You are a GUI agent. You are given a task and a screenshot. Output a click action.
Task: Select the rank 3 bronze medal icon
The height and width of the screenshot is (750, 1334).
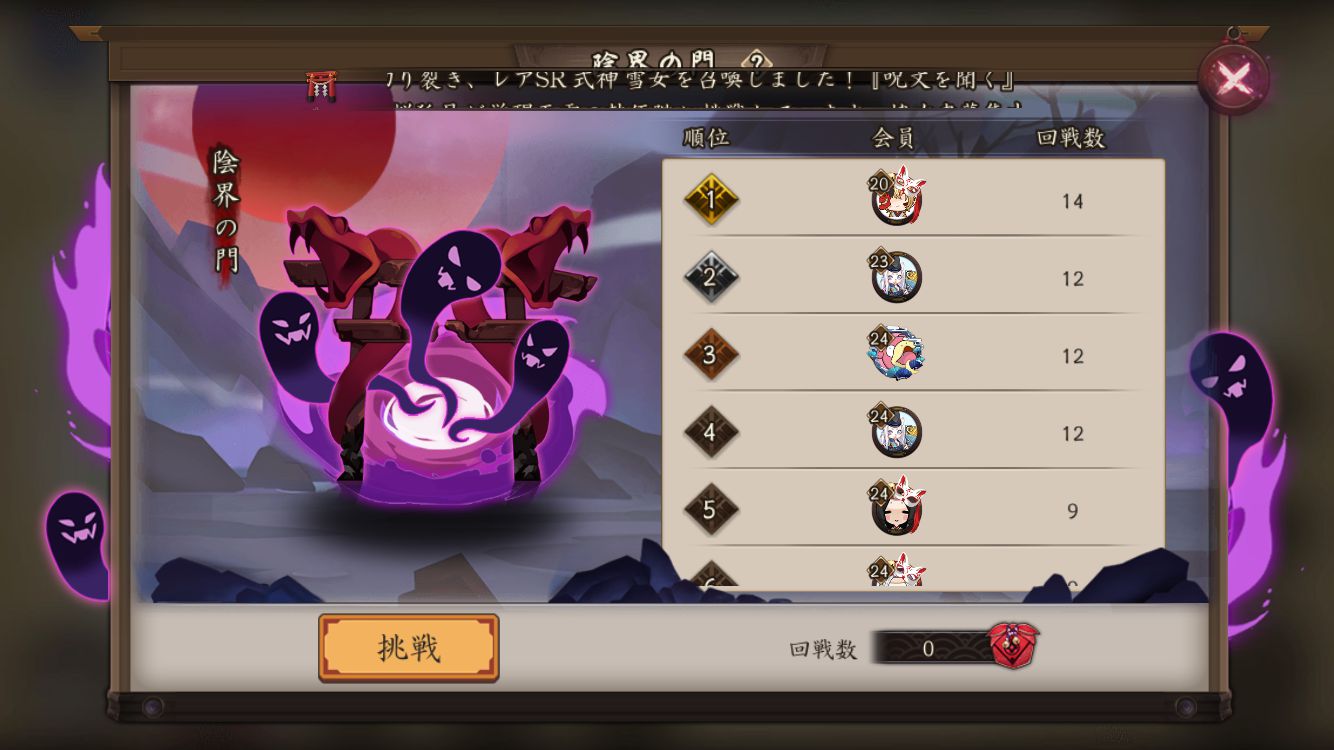(x=712, y=355)
